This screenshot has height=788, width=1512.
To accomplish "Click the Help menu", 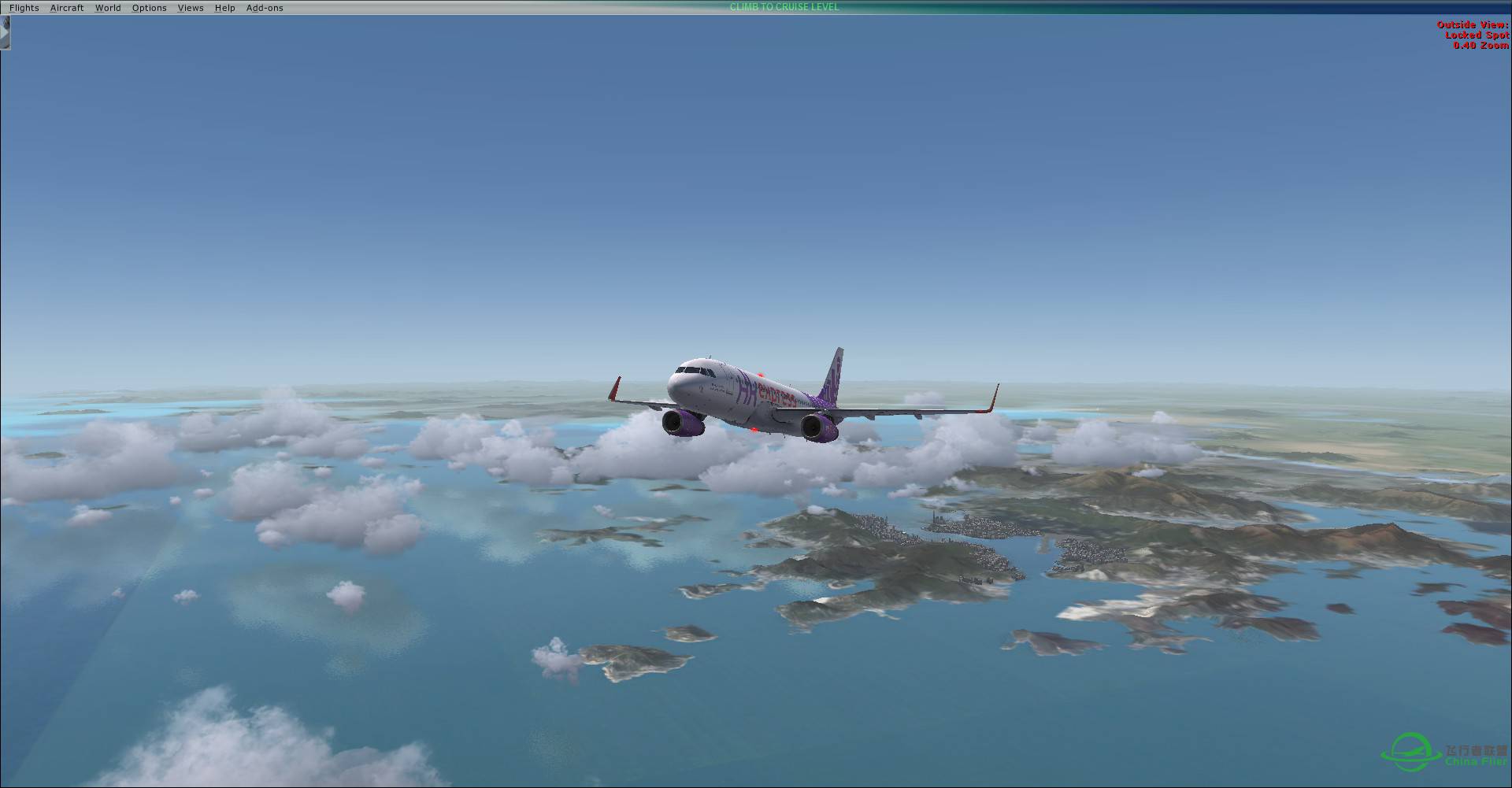I will tap(224, 8).
